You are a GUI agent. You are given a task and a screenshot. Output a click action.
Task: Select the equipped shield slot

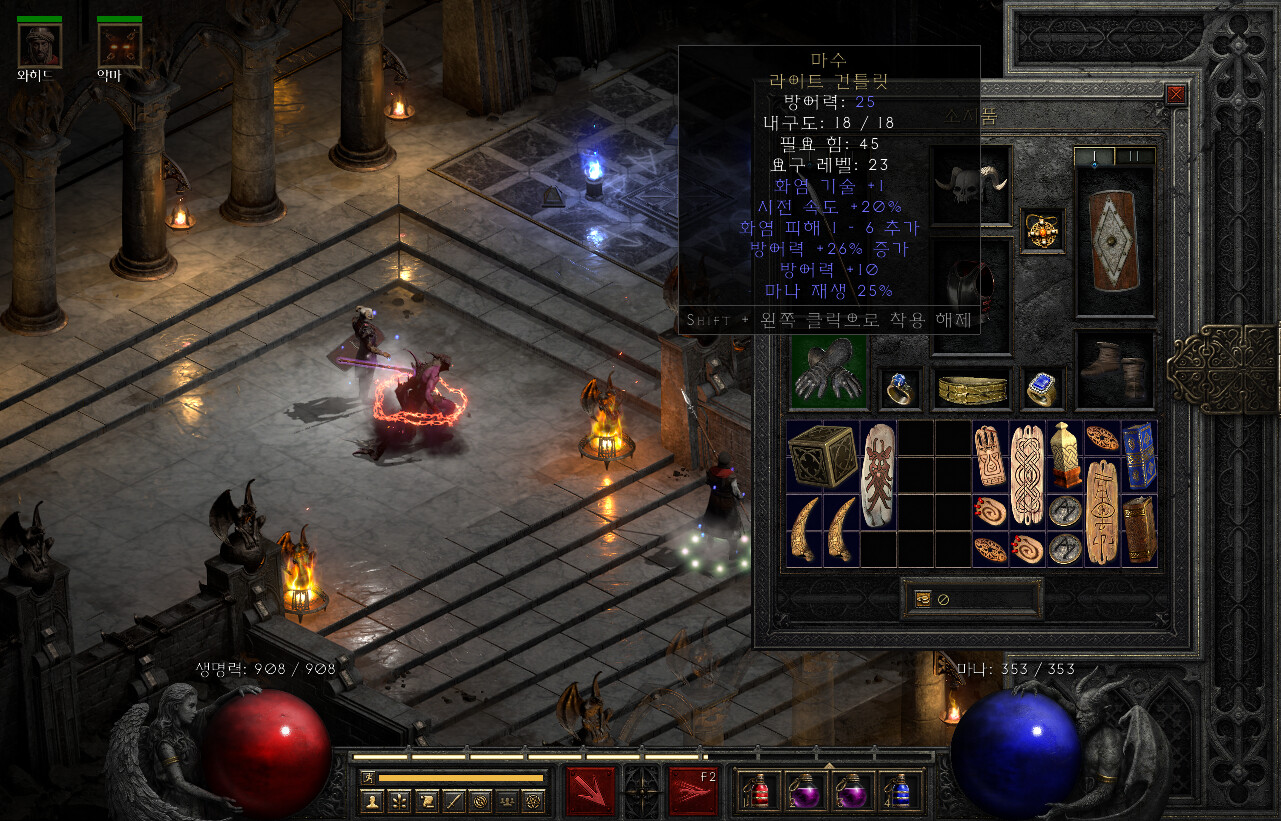[1114, 240]
